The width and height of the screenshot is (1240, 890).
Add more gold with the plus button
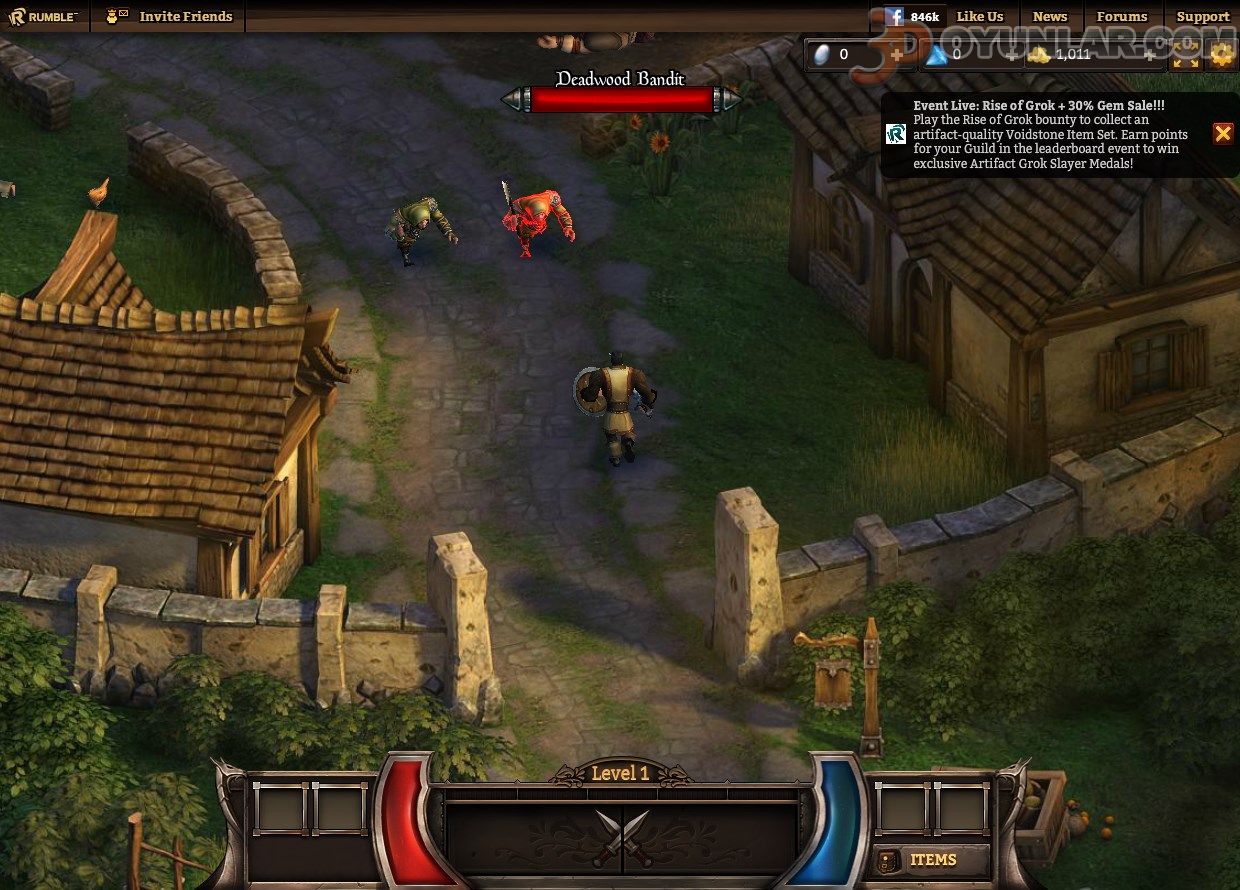(x=1147, y=55)
